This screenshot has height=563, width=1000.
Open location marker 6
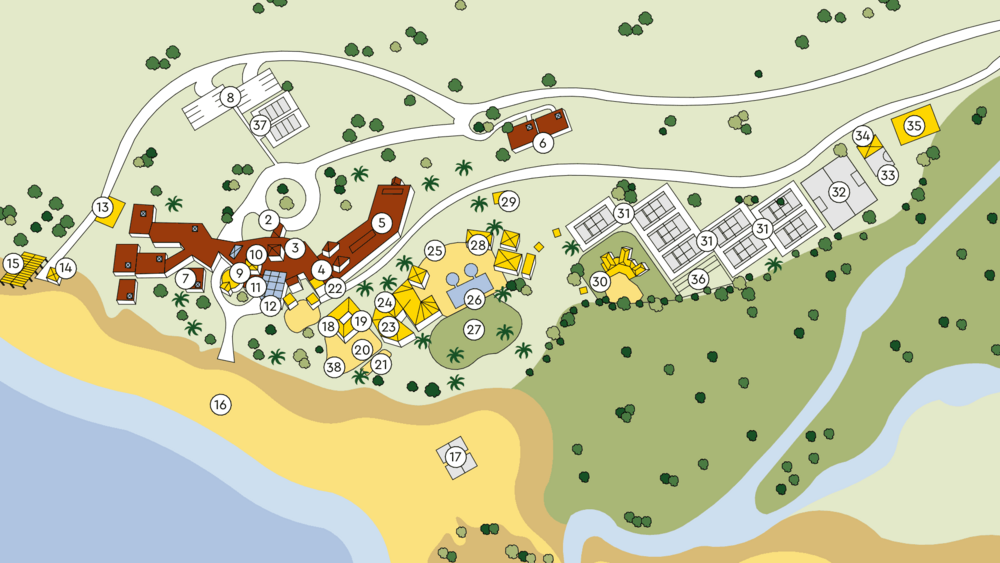point(543,143)
